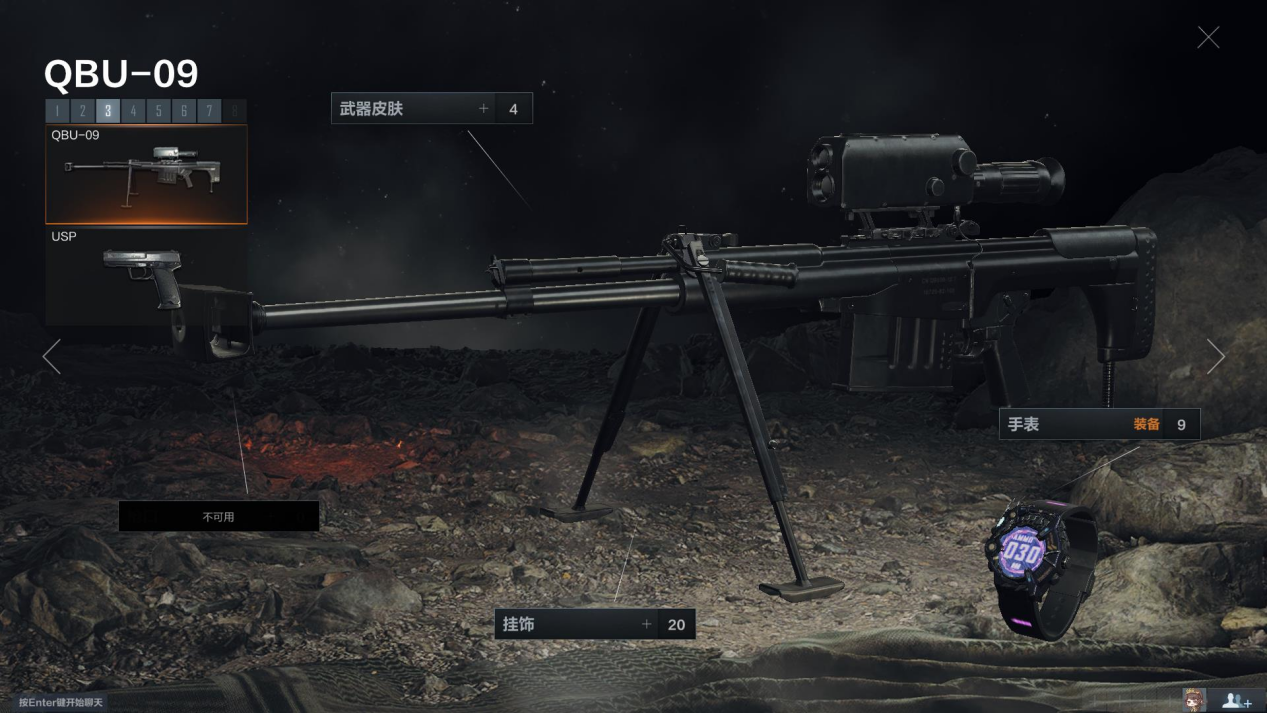Select the QBU-09 sniper rifle card
This screenshot has width=1267, height=713.
[x=146, y=174]
